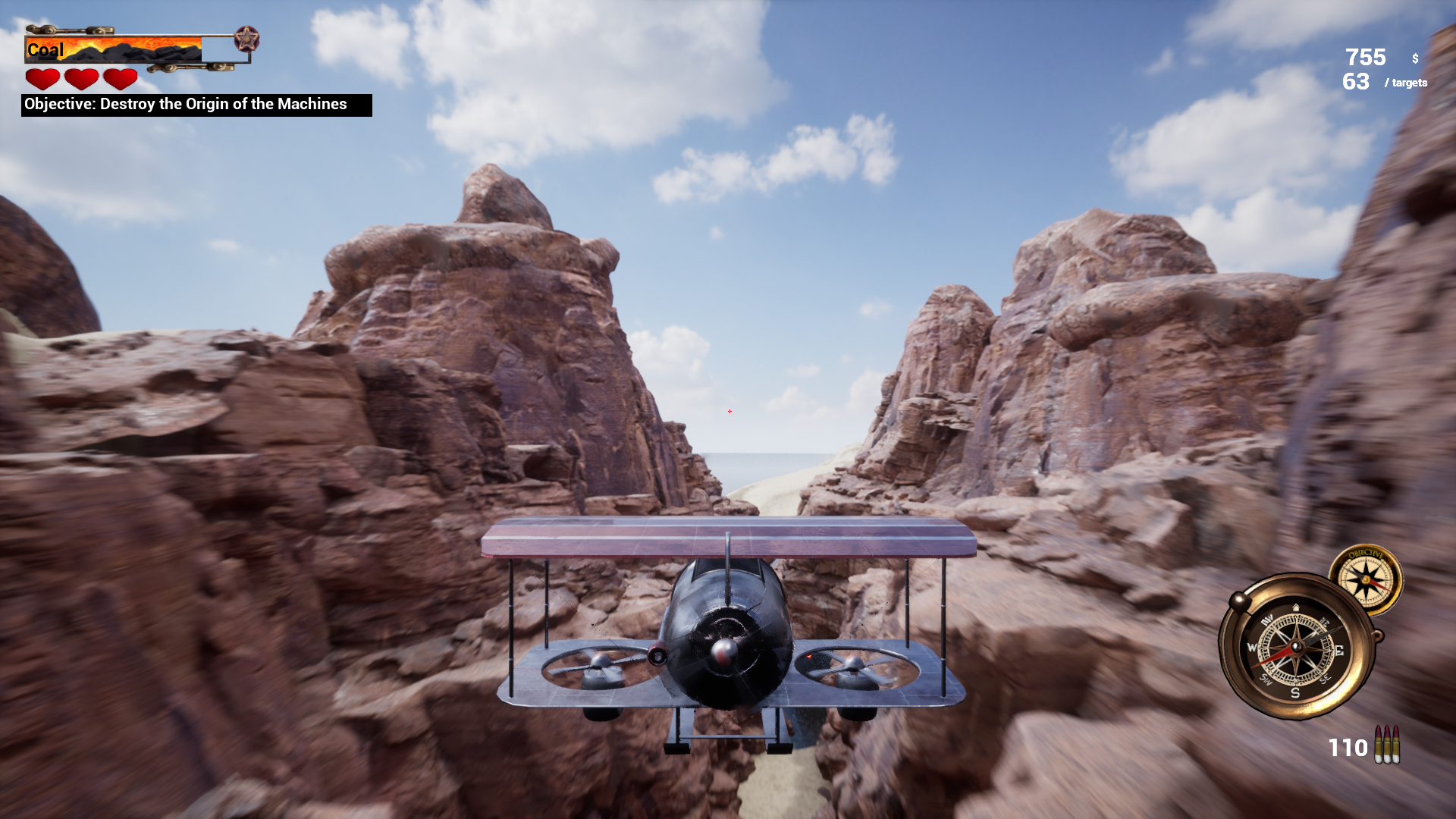The image size is (1456, 819).
Task: Click the dollar sign currency icon
Action: pyautogui.click(x=1414, y=57)
